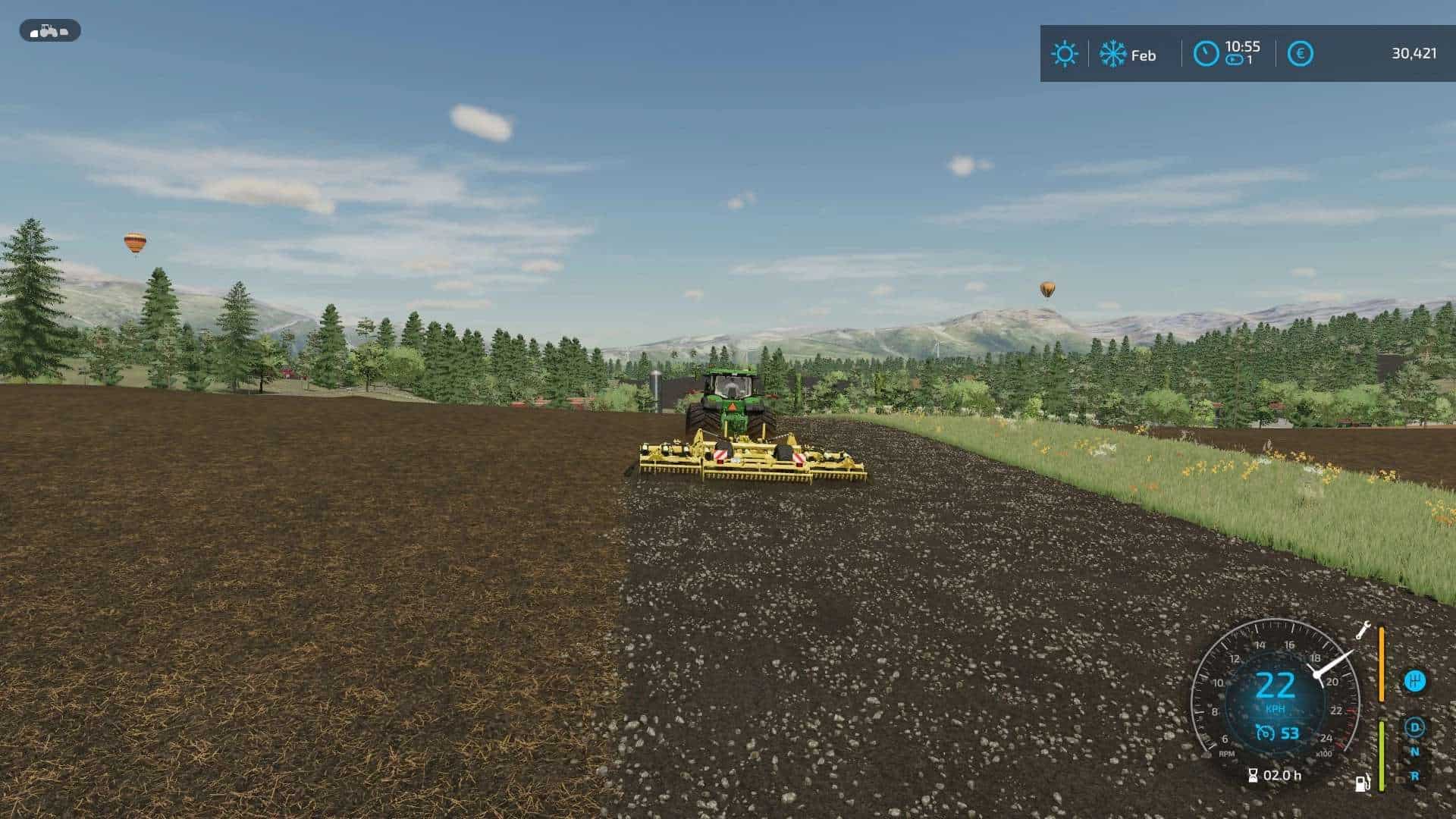Click the wrench damage icon
1456x819 pixels.
1362,630
